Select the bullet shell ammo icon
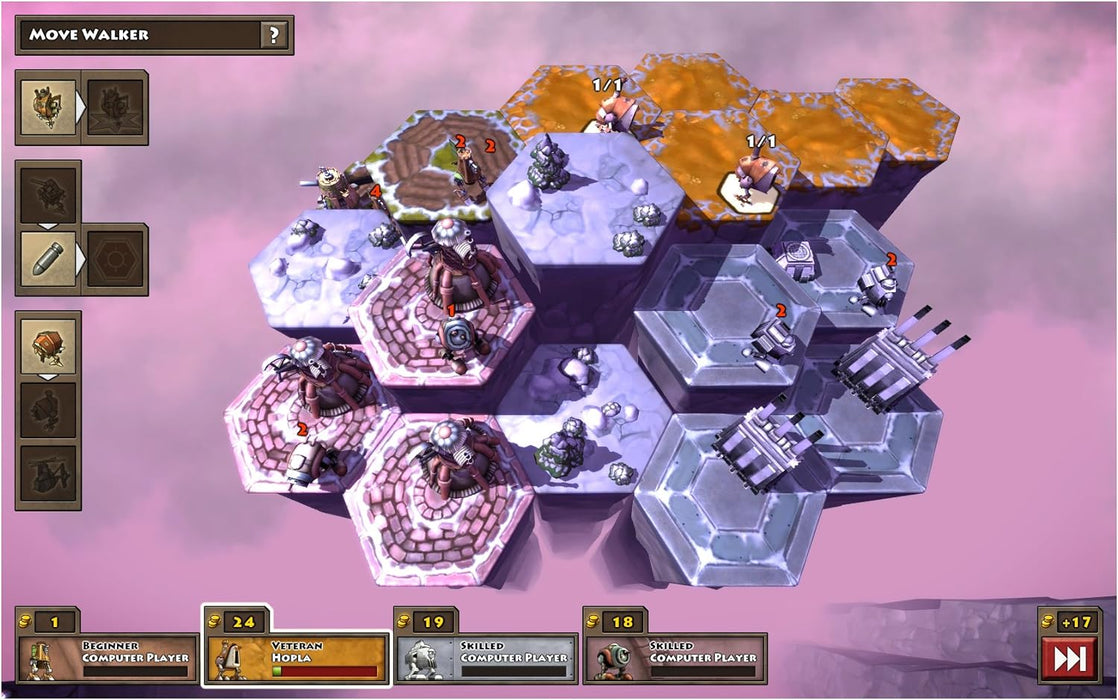This screenshot has height=700, width=1118. pyautogui.click(x=47, y=258)
